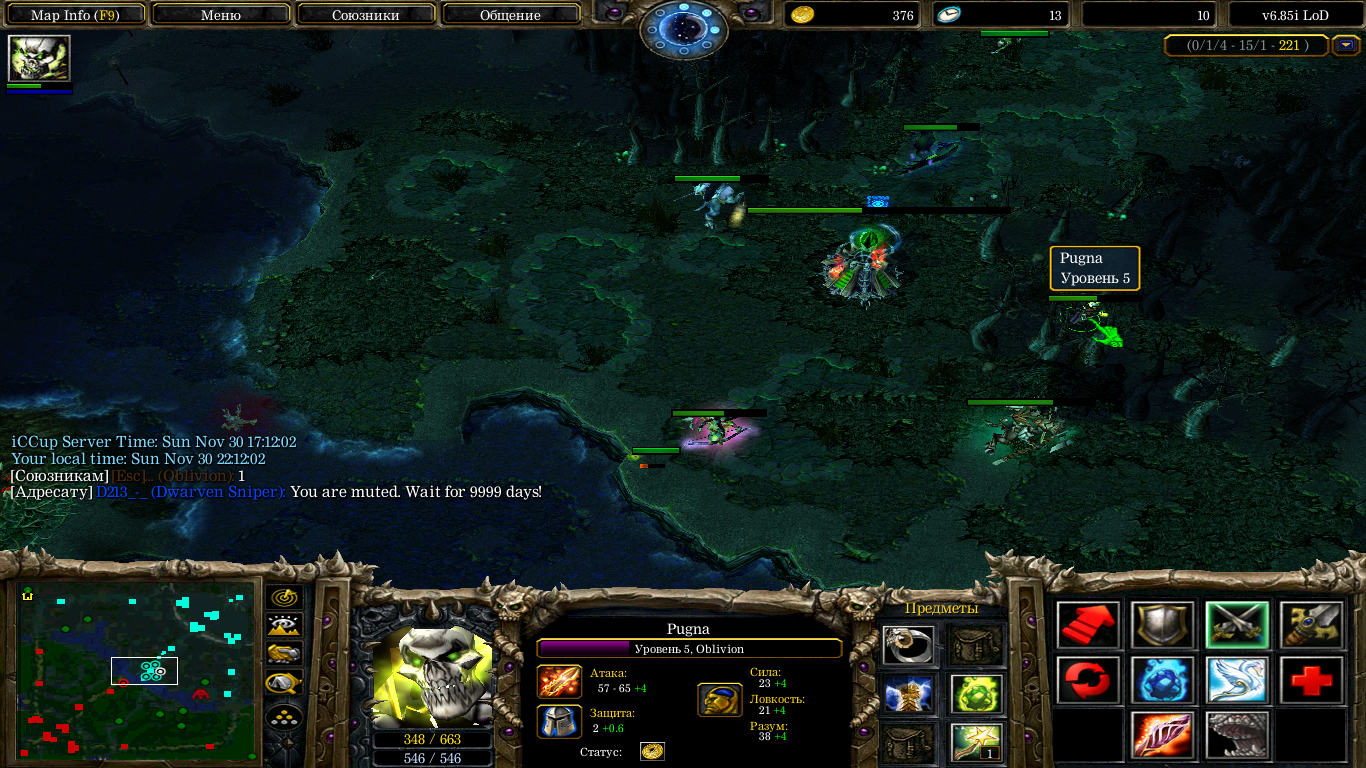Activate the minimap signal ping button

click(x=285, y=597)
